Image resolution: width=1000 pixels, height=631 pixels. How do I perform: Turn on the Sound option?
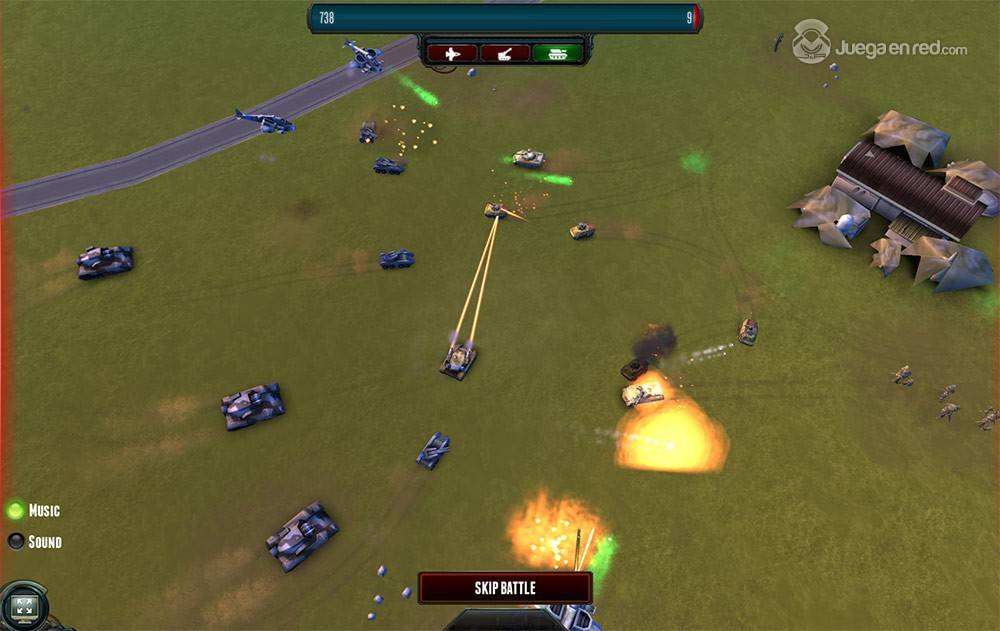coord(16,542)
